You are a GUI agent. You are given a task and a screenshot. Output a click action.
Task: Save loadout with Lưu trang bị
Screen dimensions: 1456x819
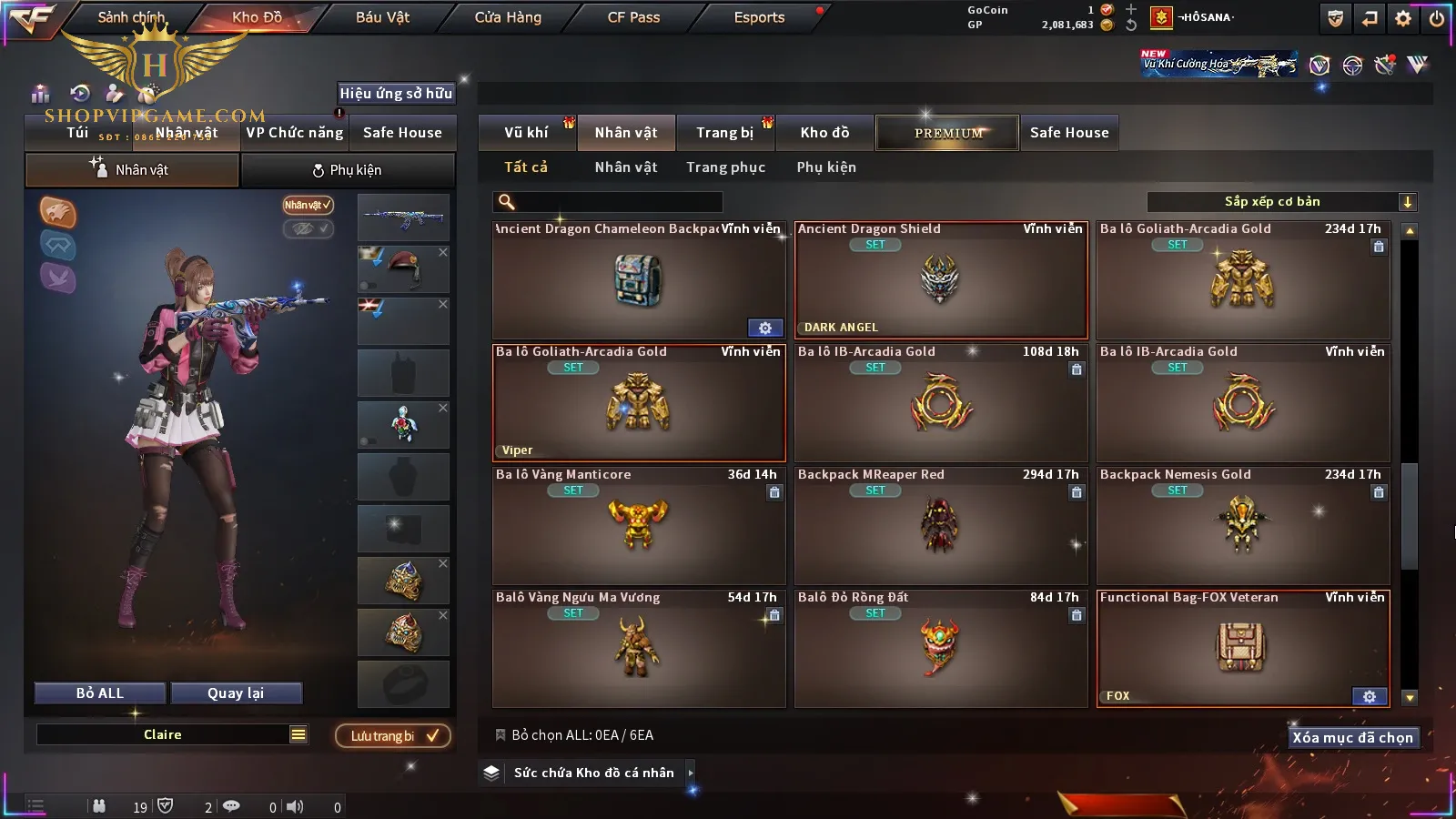click(x=393, y=736)
